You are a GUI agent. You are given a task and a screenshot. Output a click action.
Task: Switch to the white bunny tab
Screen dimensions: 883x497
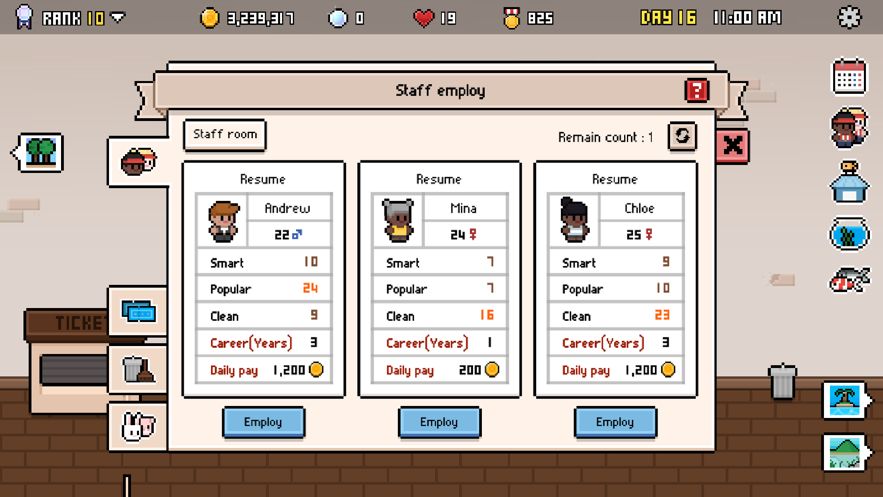point(138,427)
